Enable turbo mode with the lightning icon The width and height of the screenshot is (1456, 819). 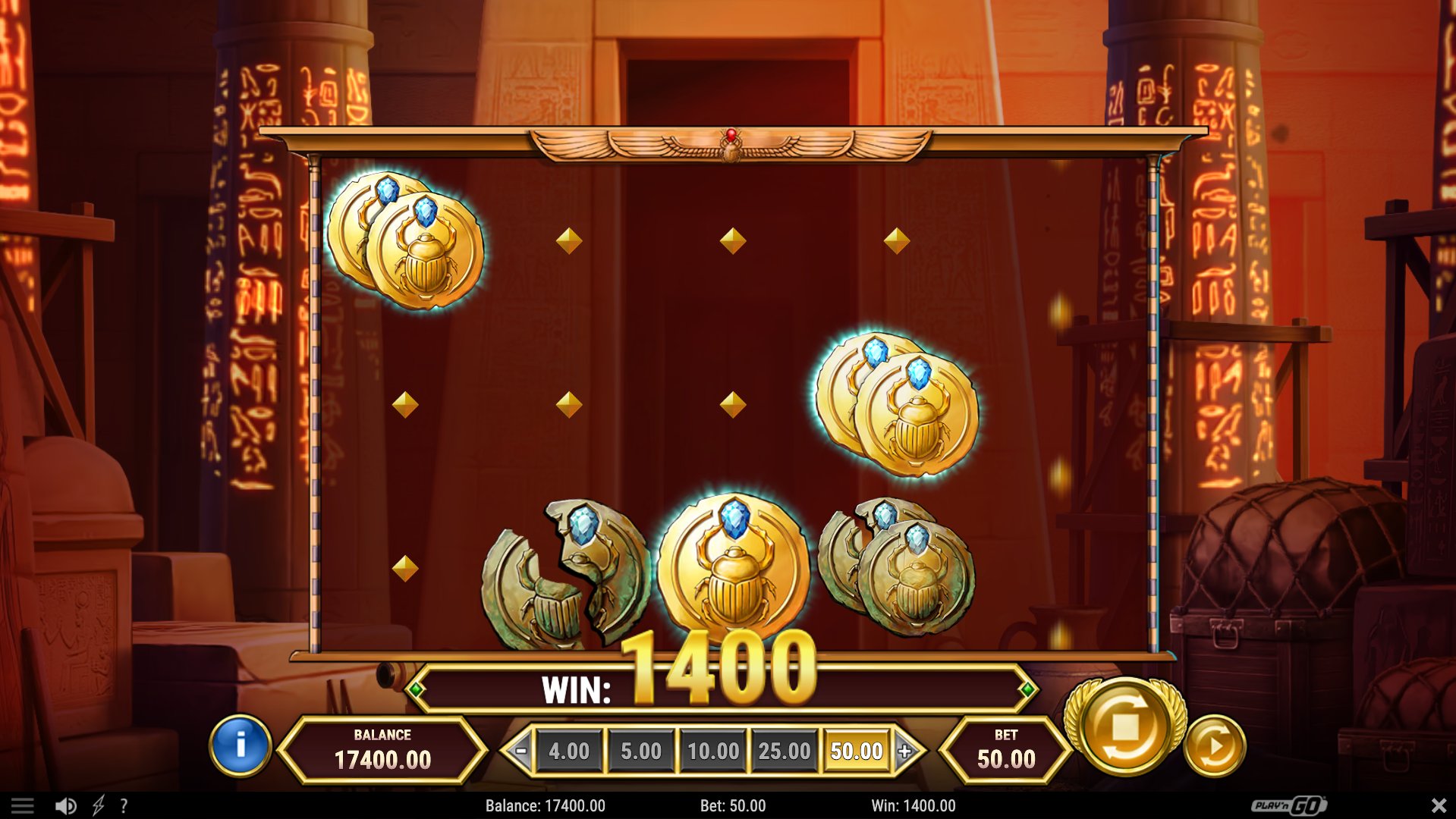click(99, 805)
